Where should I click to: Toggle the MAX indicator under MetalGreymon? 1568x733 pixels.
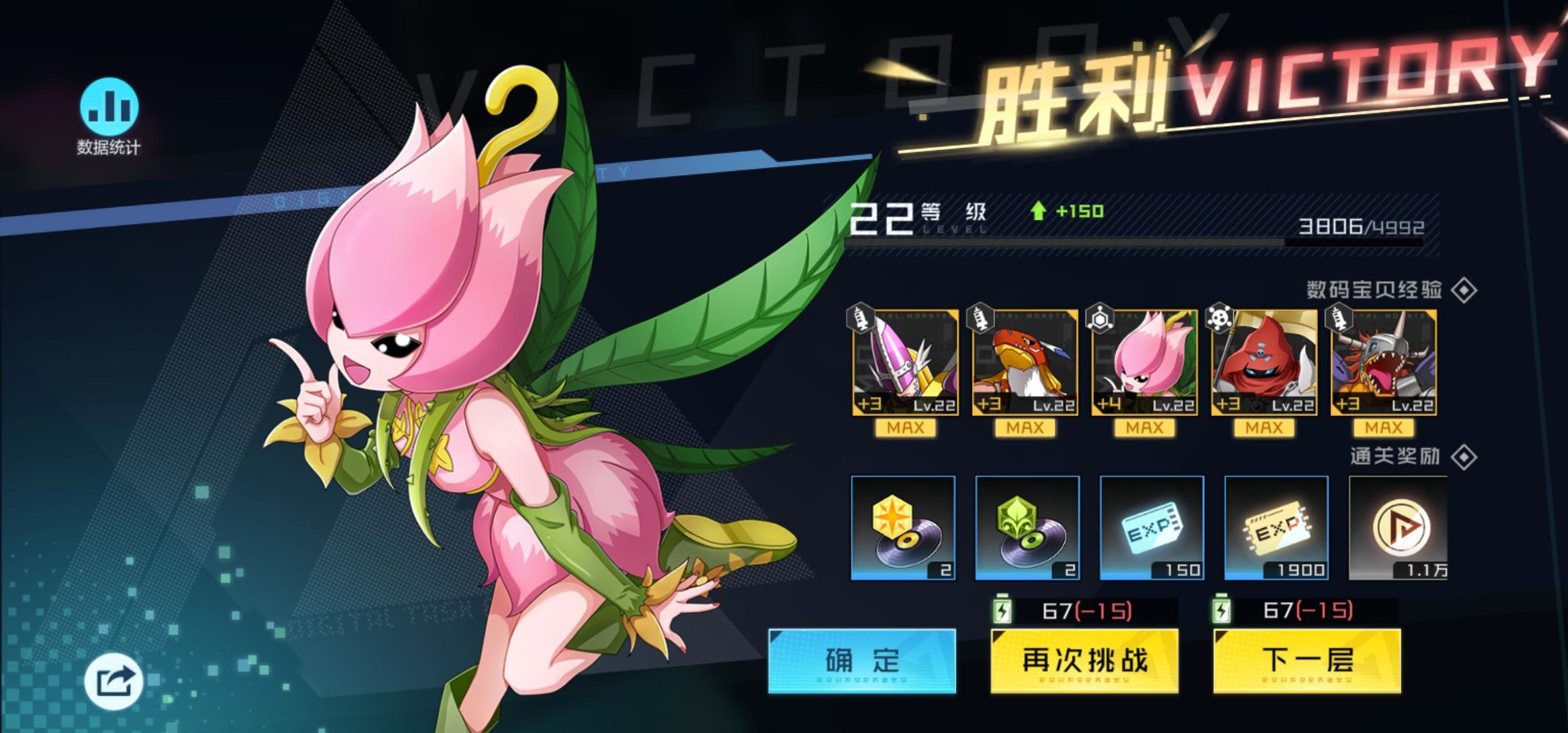click(1381, 427)
